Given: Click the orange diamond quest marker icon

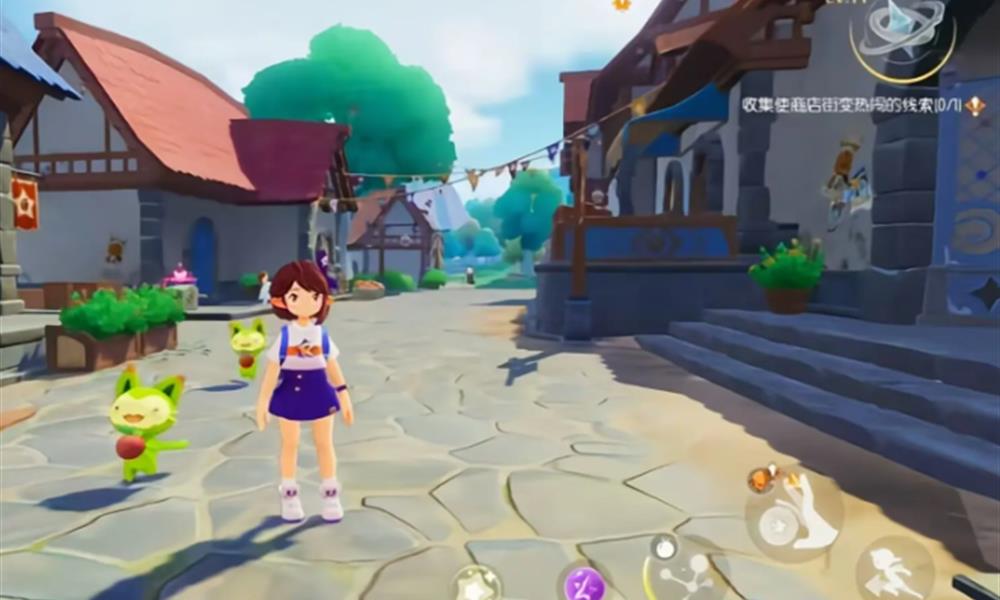Looking at the screenshot, I should [975, 105].
